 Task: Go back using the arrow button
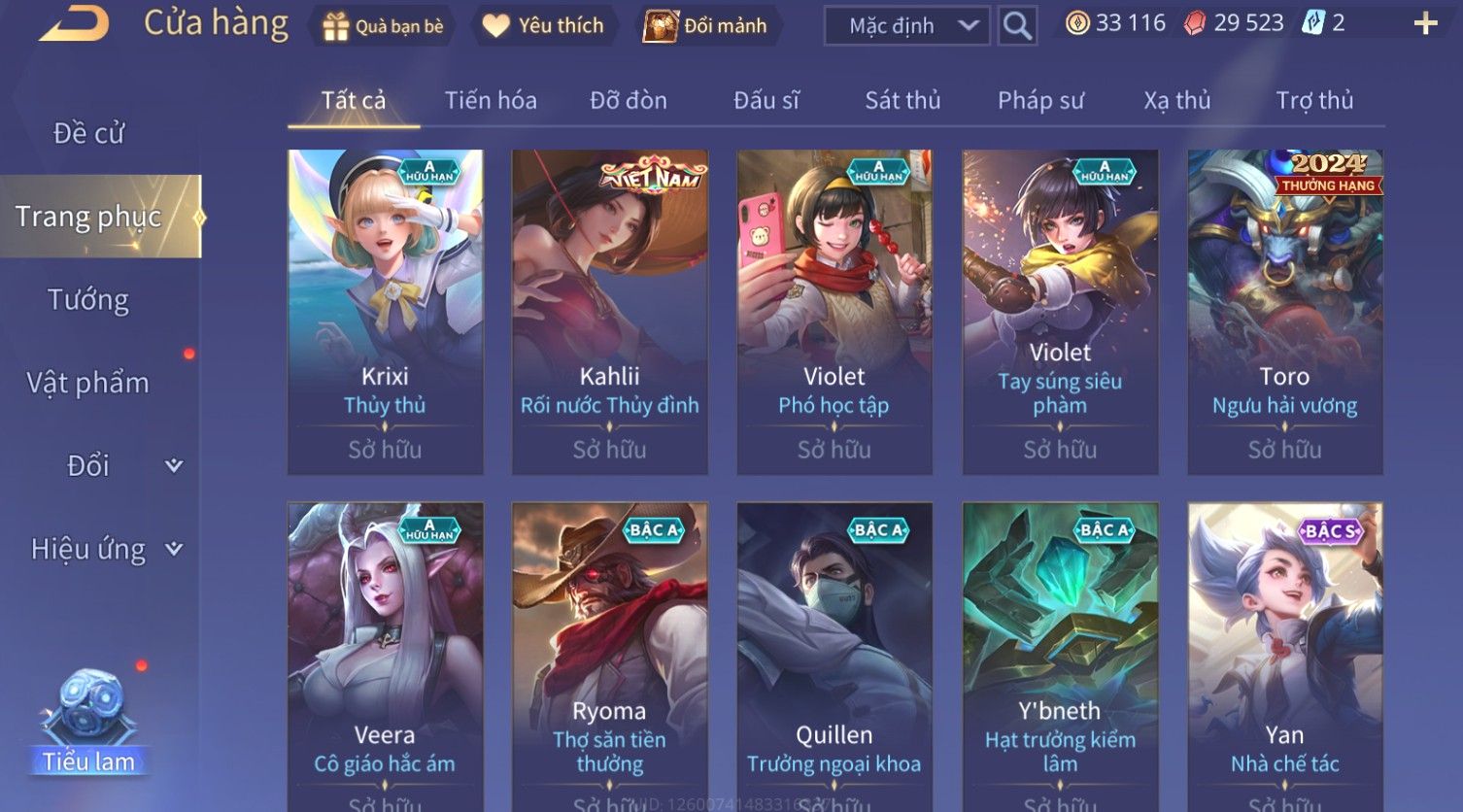74,23
